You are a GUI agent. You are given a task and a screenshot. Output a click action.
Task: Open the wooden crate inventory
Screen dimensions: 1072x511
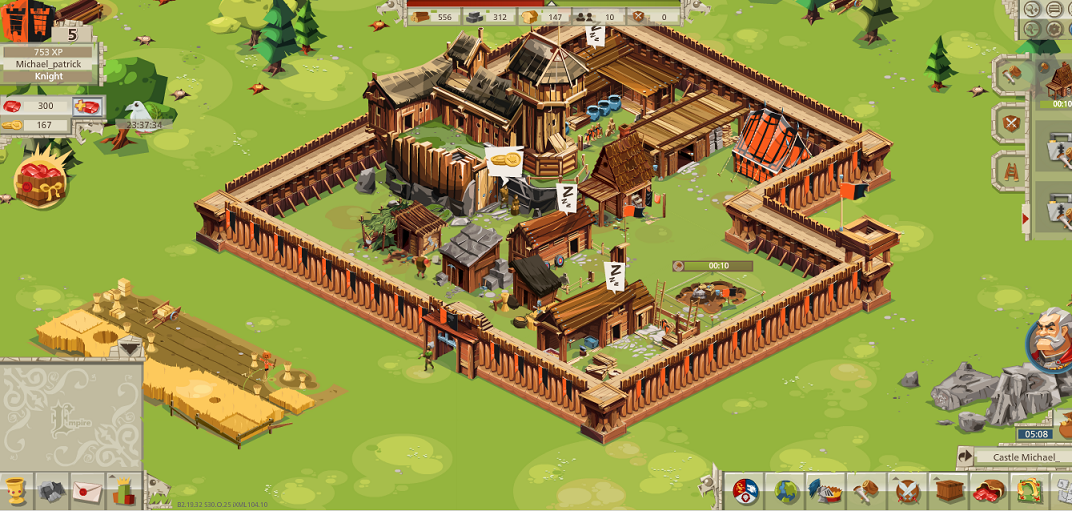tap(947, 491)
